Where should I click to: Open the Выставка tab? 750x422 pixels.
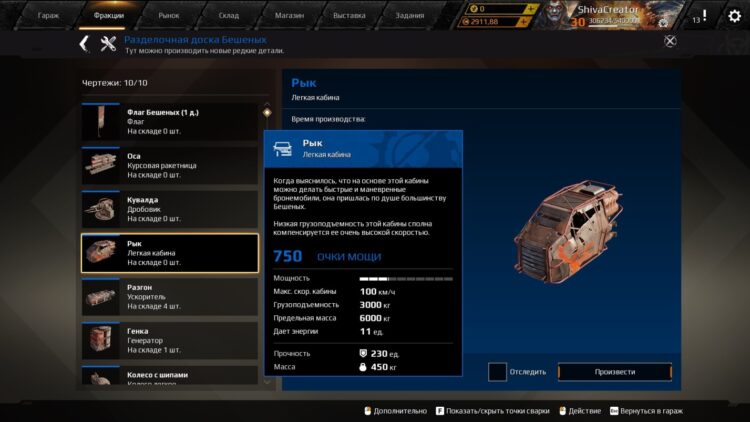click(348, 16)
